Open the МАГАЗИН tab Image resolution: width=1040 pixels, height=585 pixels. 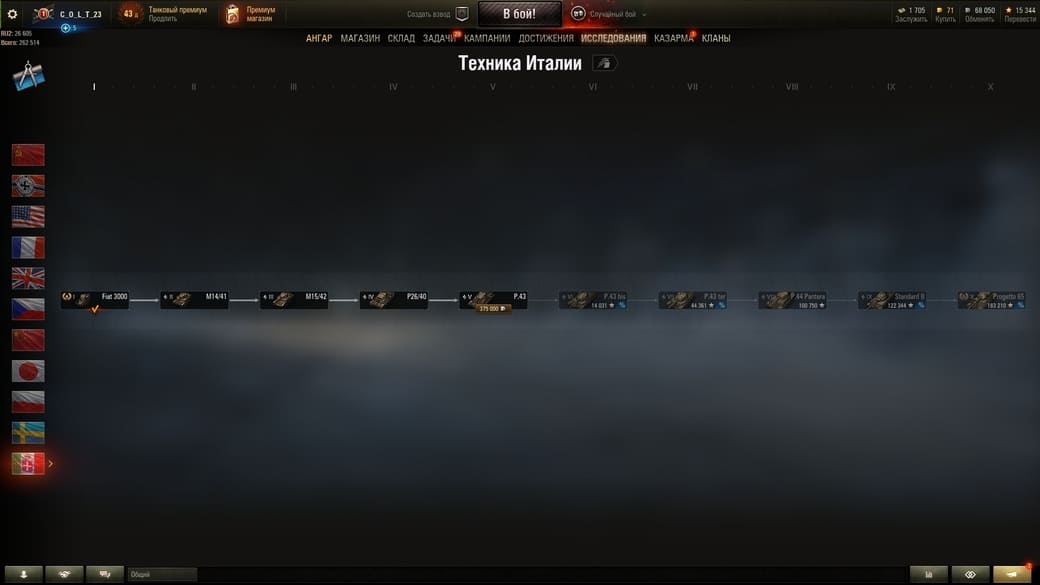[360, 38]
